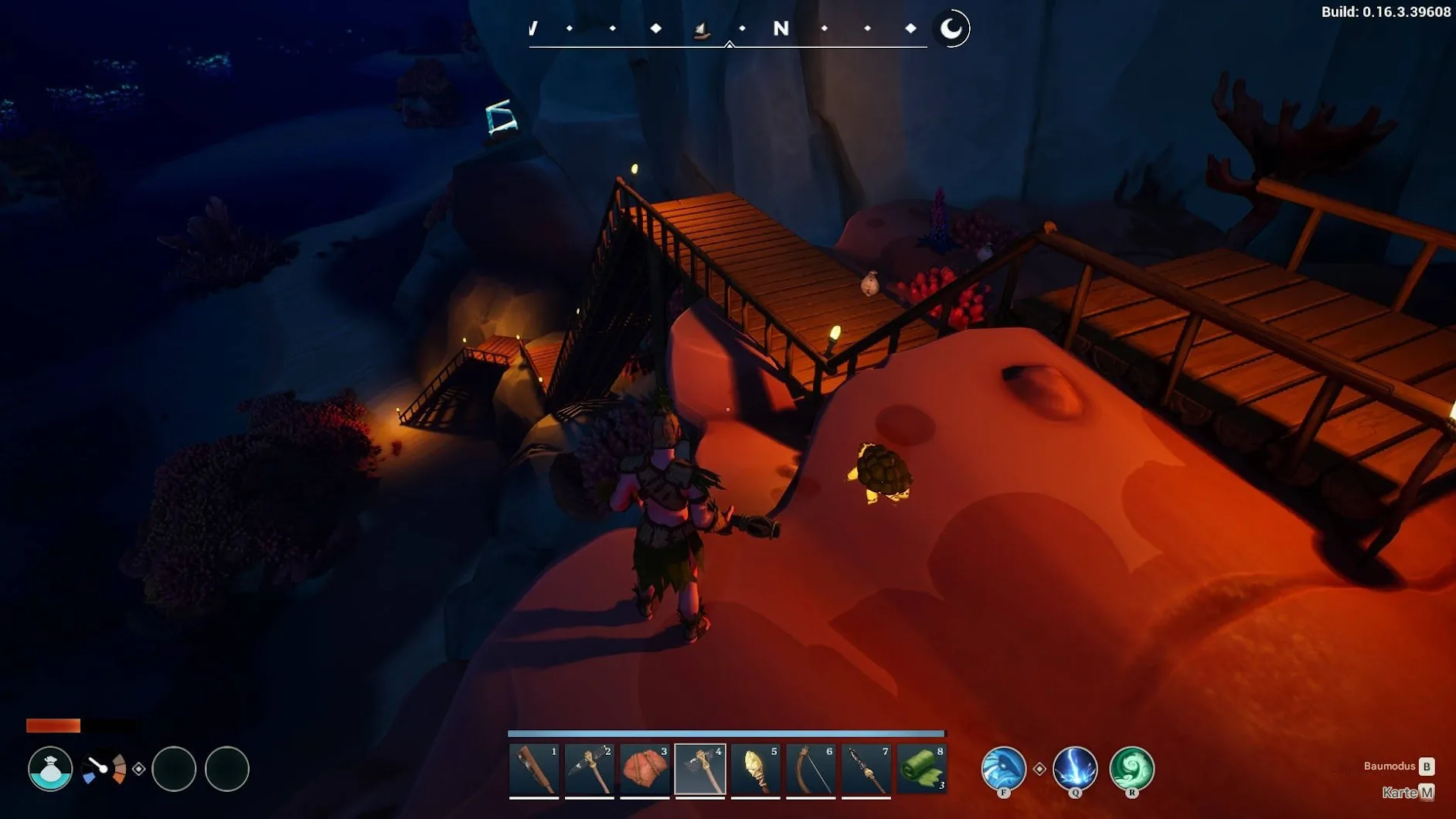Click the ship marker on the compass
The width and height of the screenshot is (1456, 819).
pos(701,30)
